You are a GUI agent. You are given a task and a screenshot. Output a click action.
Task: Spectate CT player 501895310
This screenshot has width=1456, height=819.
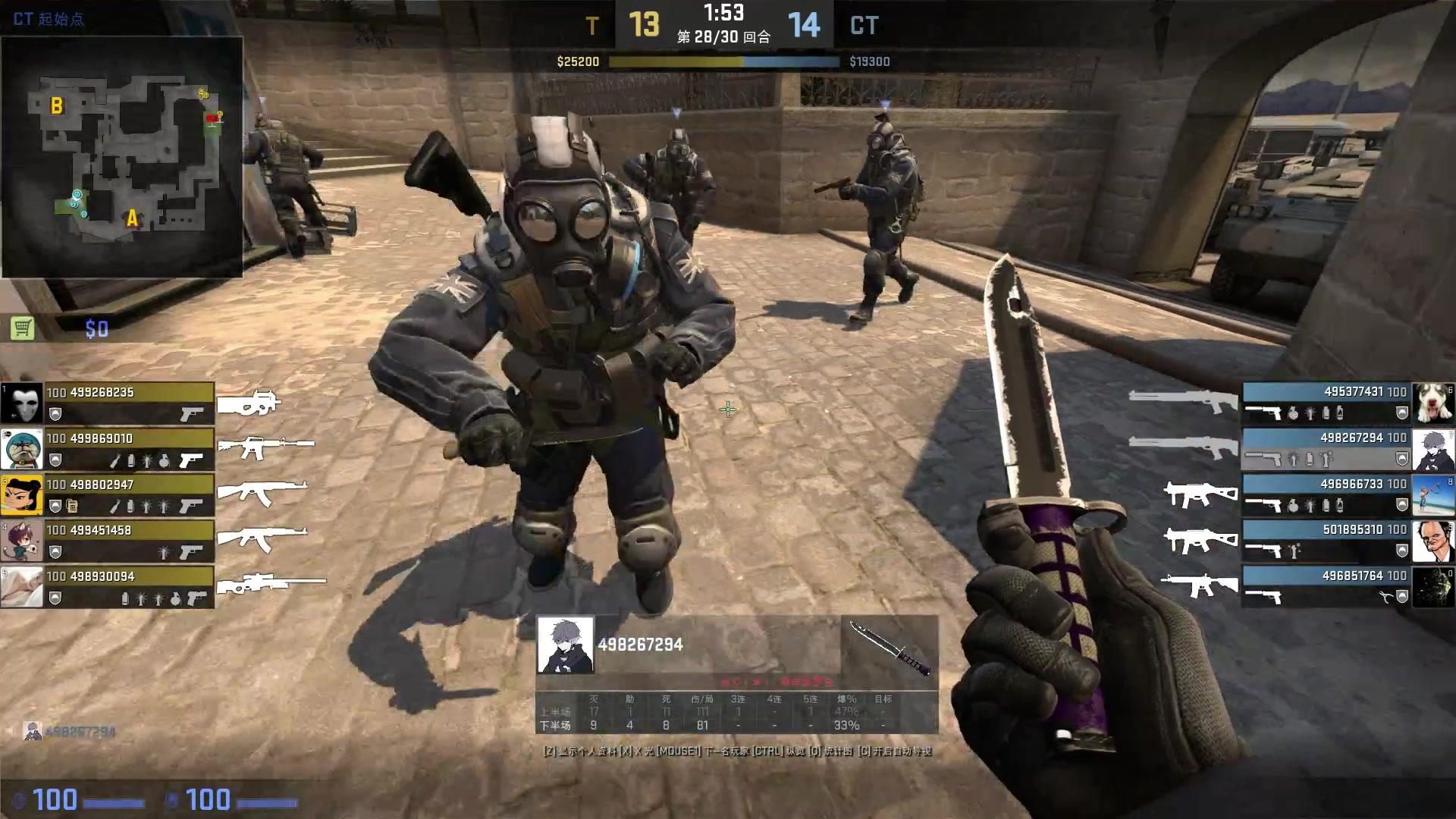[x=1326, y=541]
